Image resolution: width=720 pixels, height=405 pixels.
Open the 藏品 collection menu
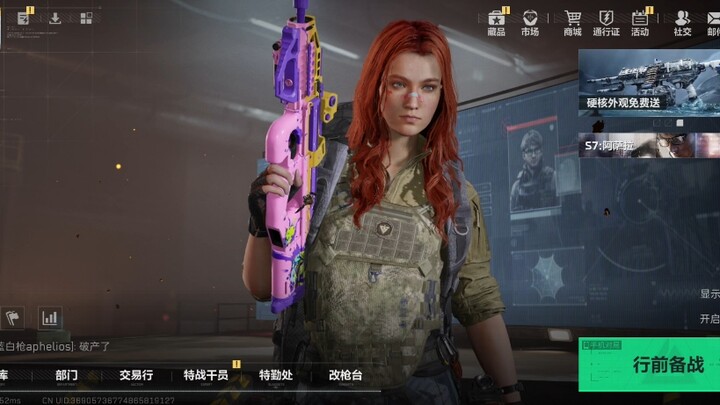click(496, 22)
